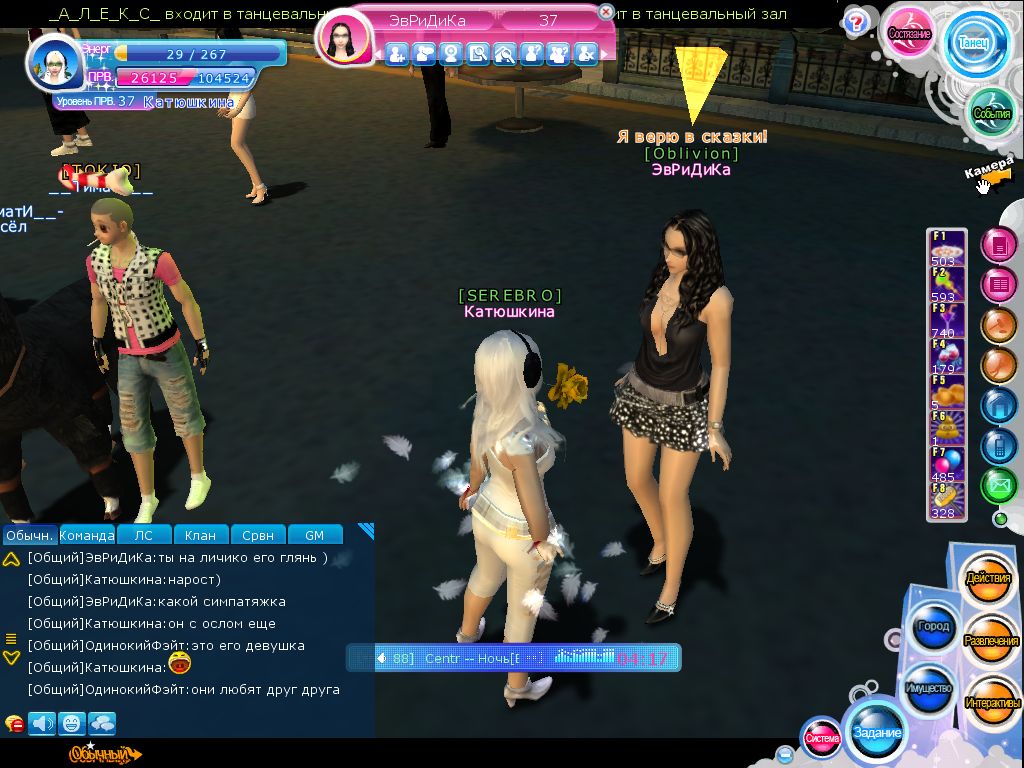Select the ЛС private messages tab
1024x768 pixels.
144,535
